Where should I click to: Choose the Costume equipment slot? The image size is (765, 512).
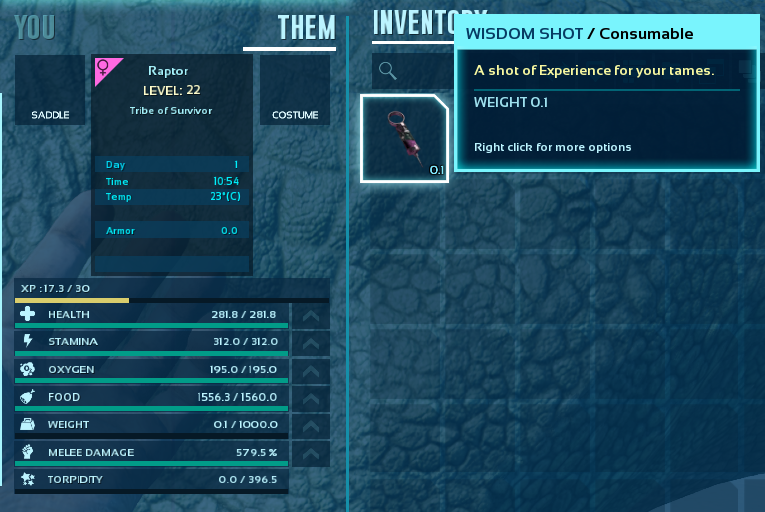(x=295, y=90)
